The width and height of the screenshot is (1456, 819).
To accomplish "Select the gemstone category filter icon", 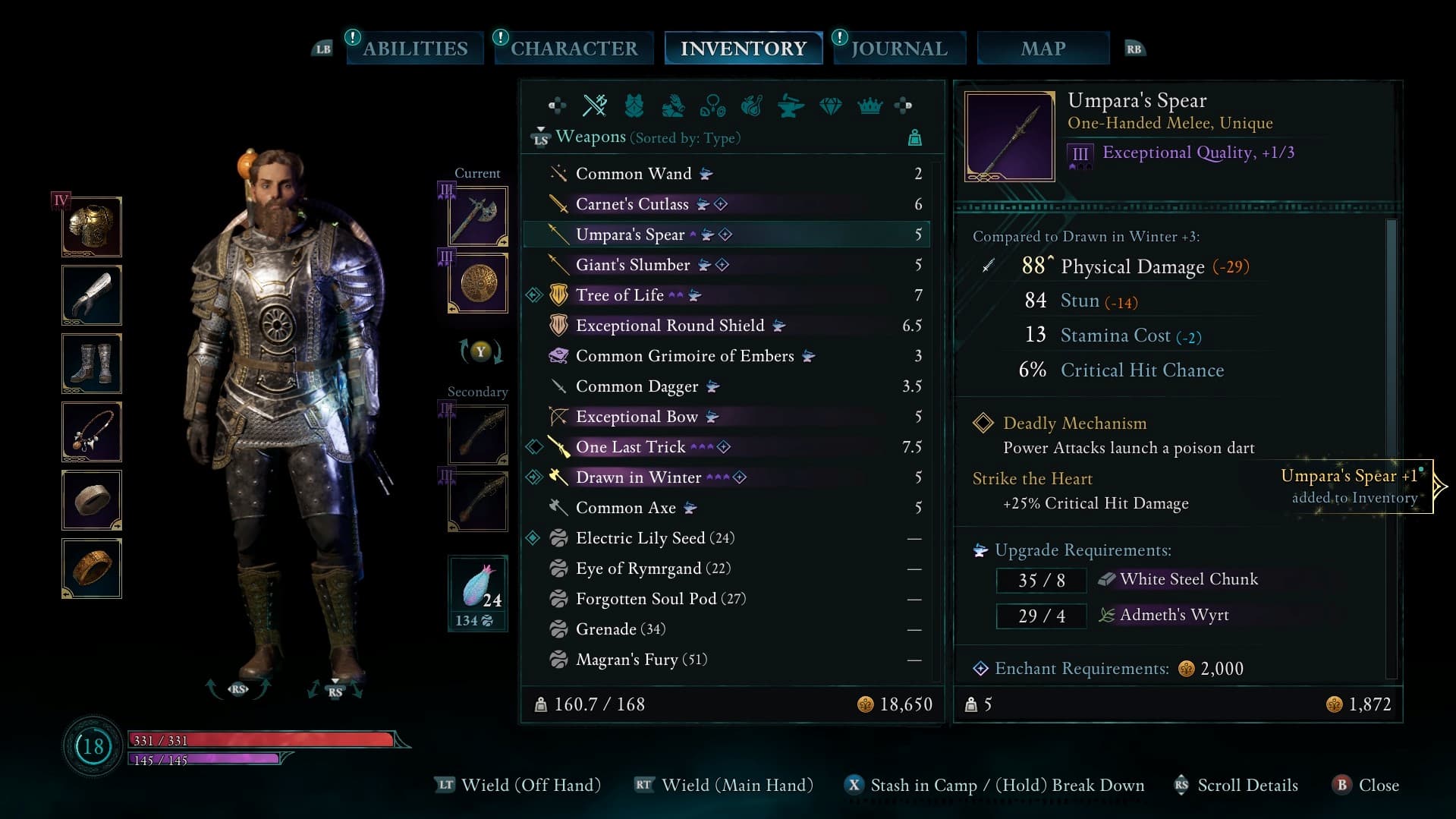I will tap(832, 106).
